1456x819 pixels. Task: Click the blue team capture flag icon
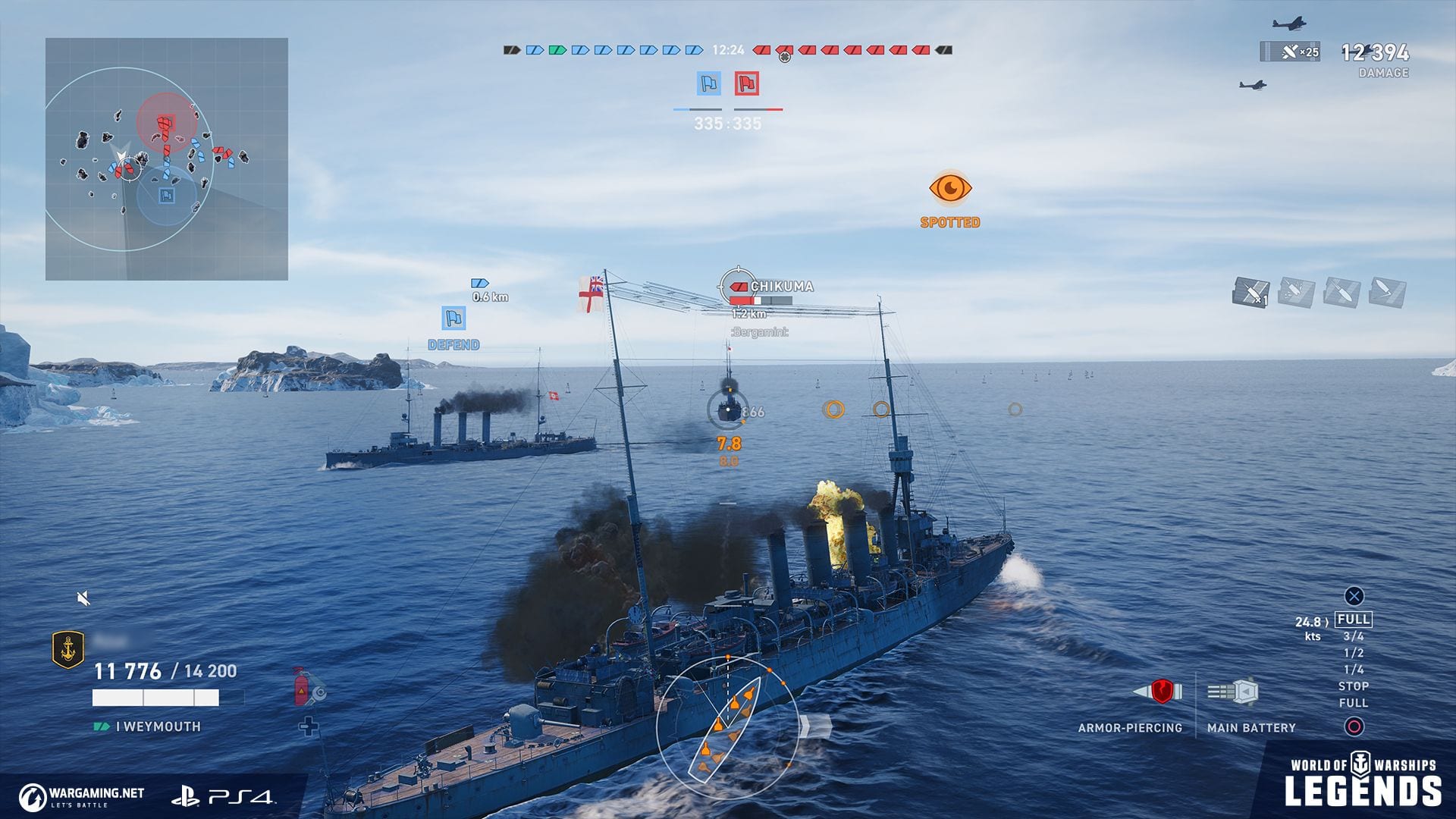pyautogui.click(x=709, y=83)
